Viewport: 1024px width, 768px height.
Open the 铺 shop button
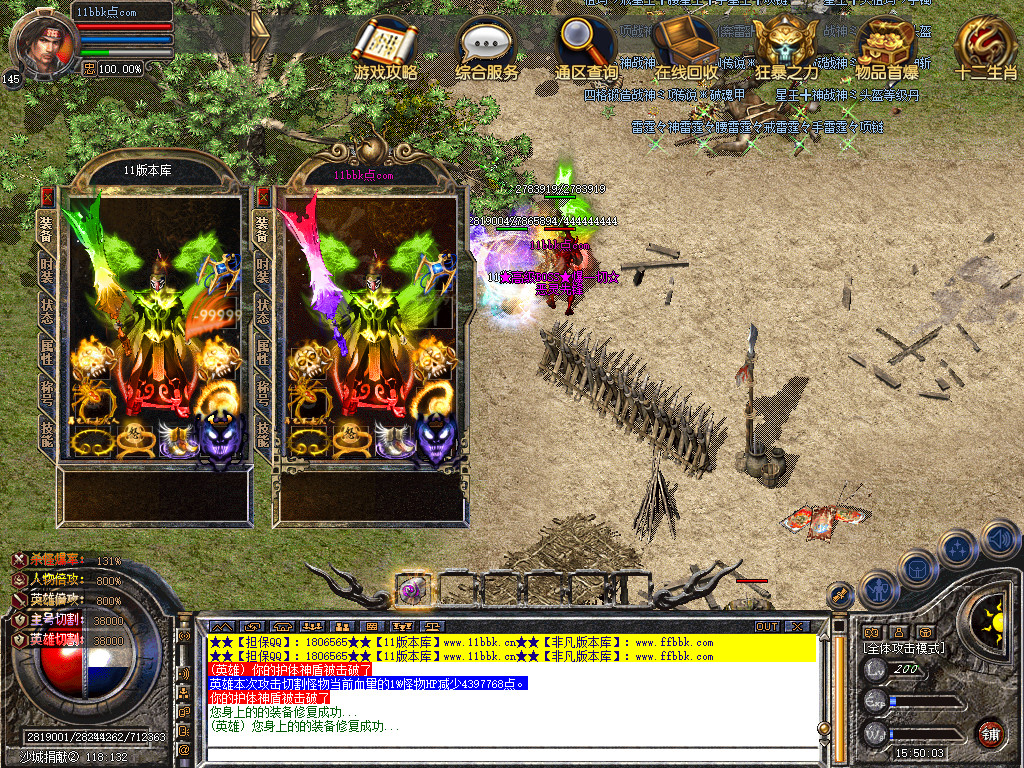click(991, 733)
